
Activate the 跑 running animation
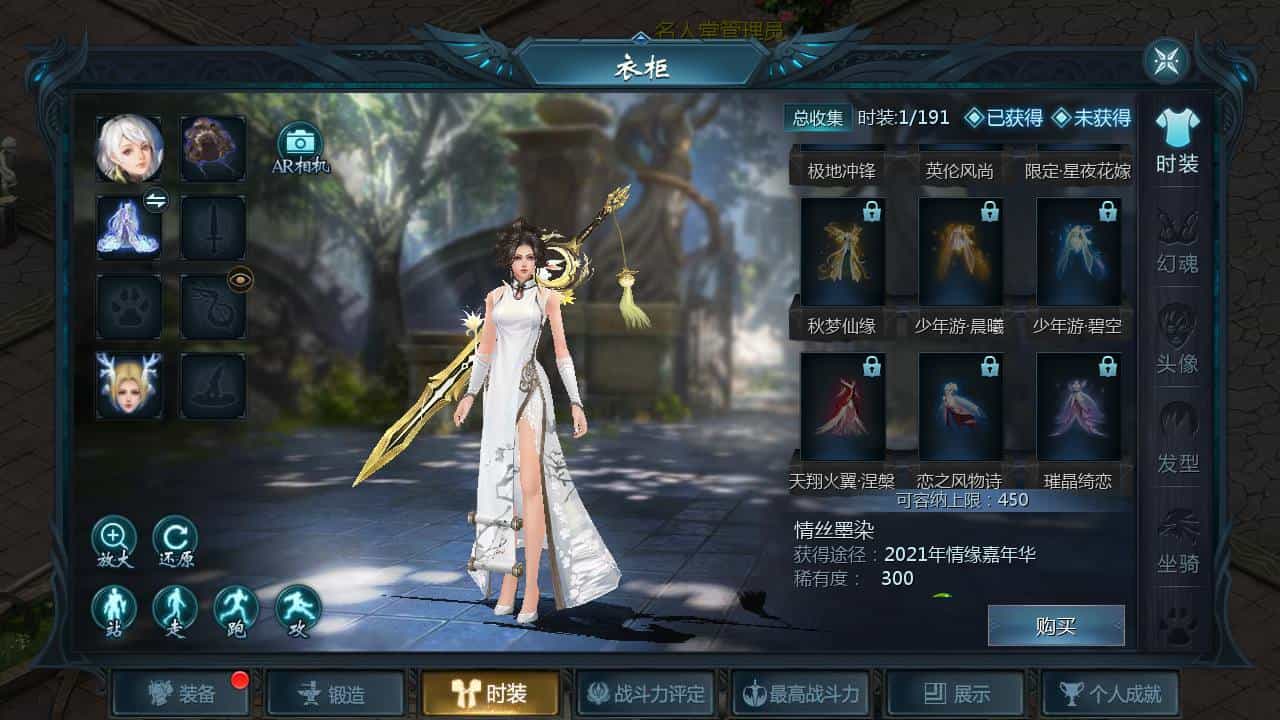(236, 608)
